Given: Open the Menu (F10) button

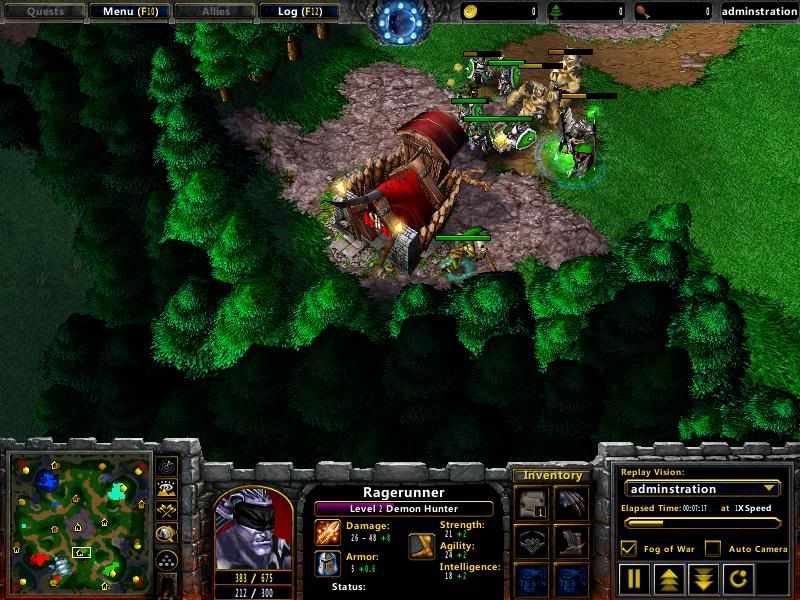Looking at the screenshot, I should pyautogui.click(x=129, y=12).
